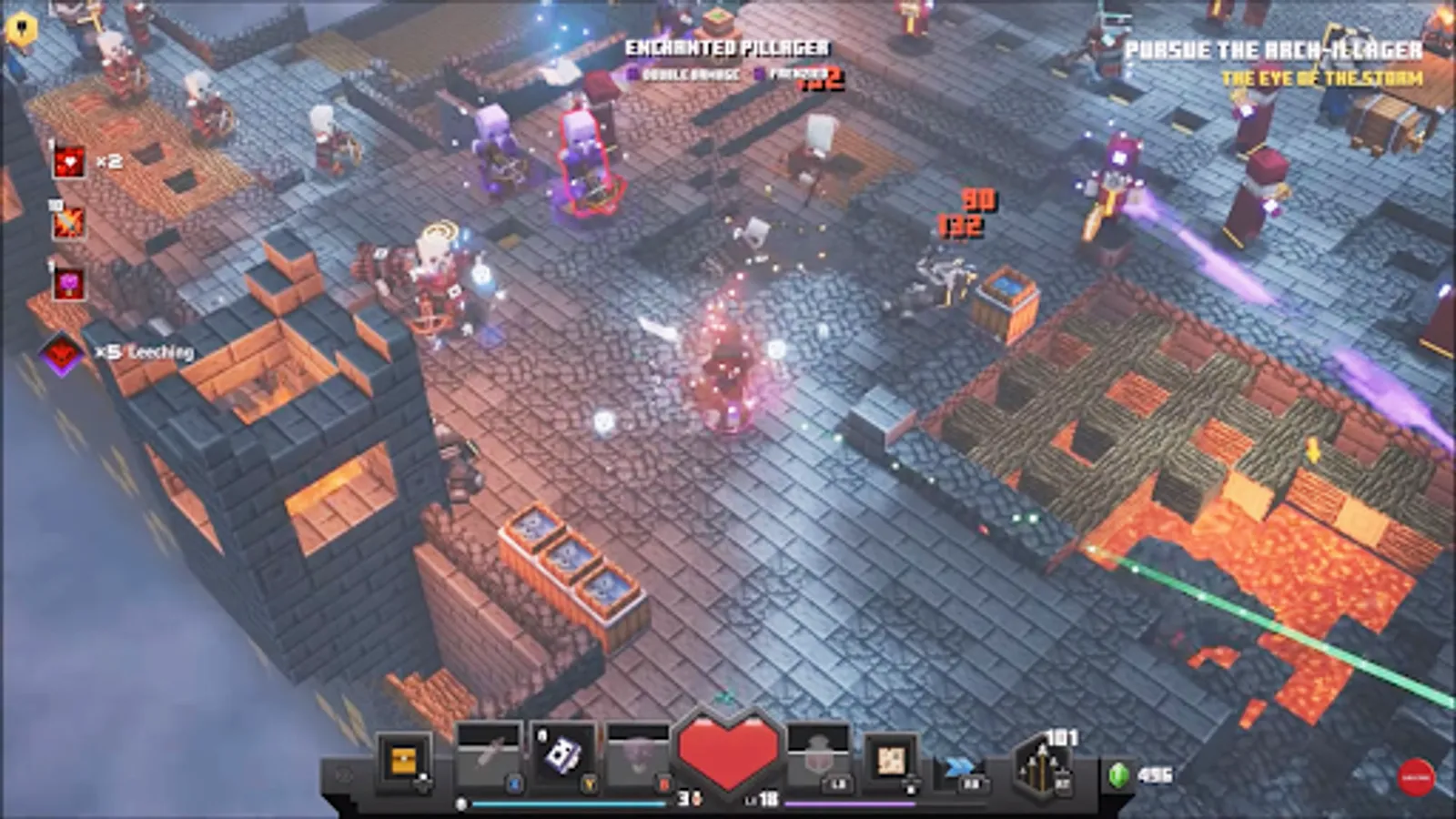
Task: Activate the artifact in the B slot
Action: 638,753
